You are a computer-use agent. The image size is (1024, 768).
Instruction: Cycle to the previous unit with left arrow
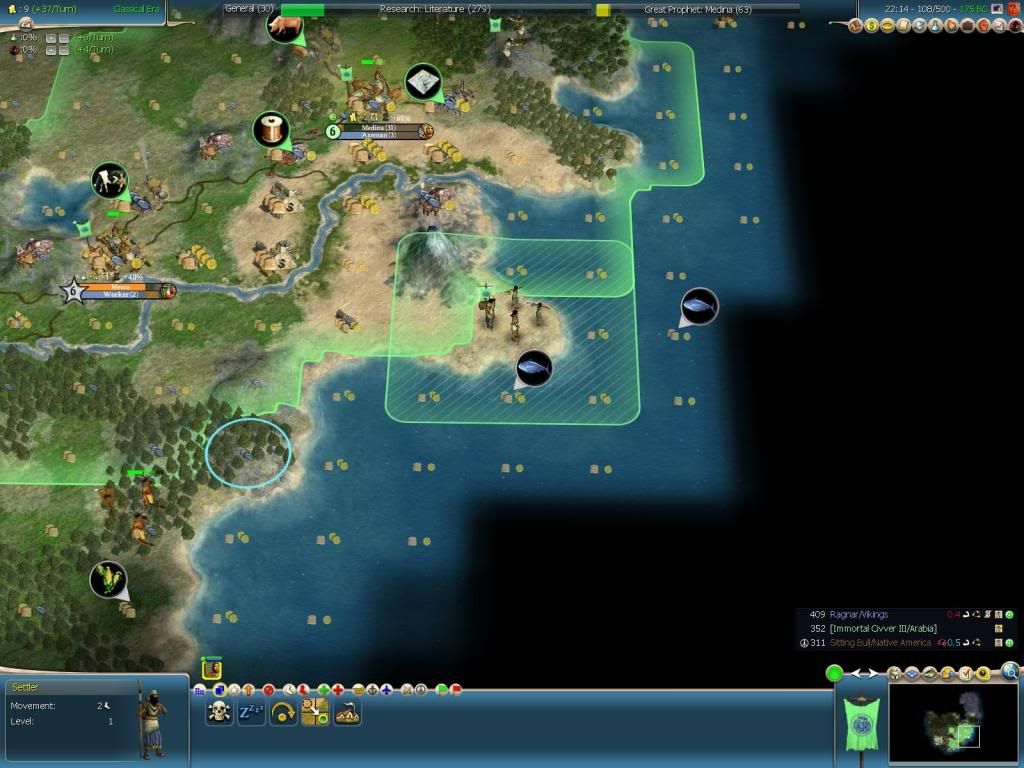coord(856,674)
